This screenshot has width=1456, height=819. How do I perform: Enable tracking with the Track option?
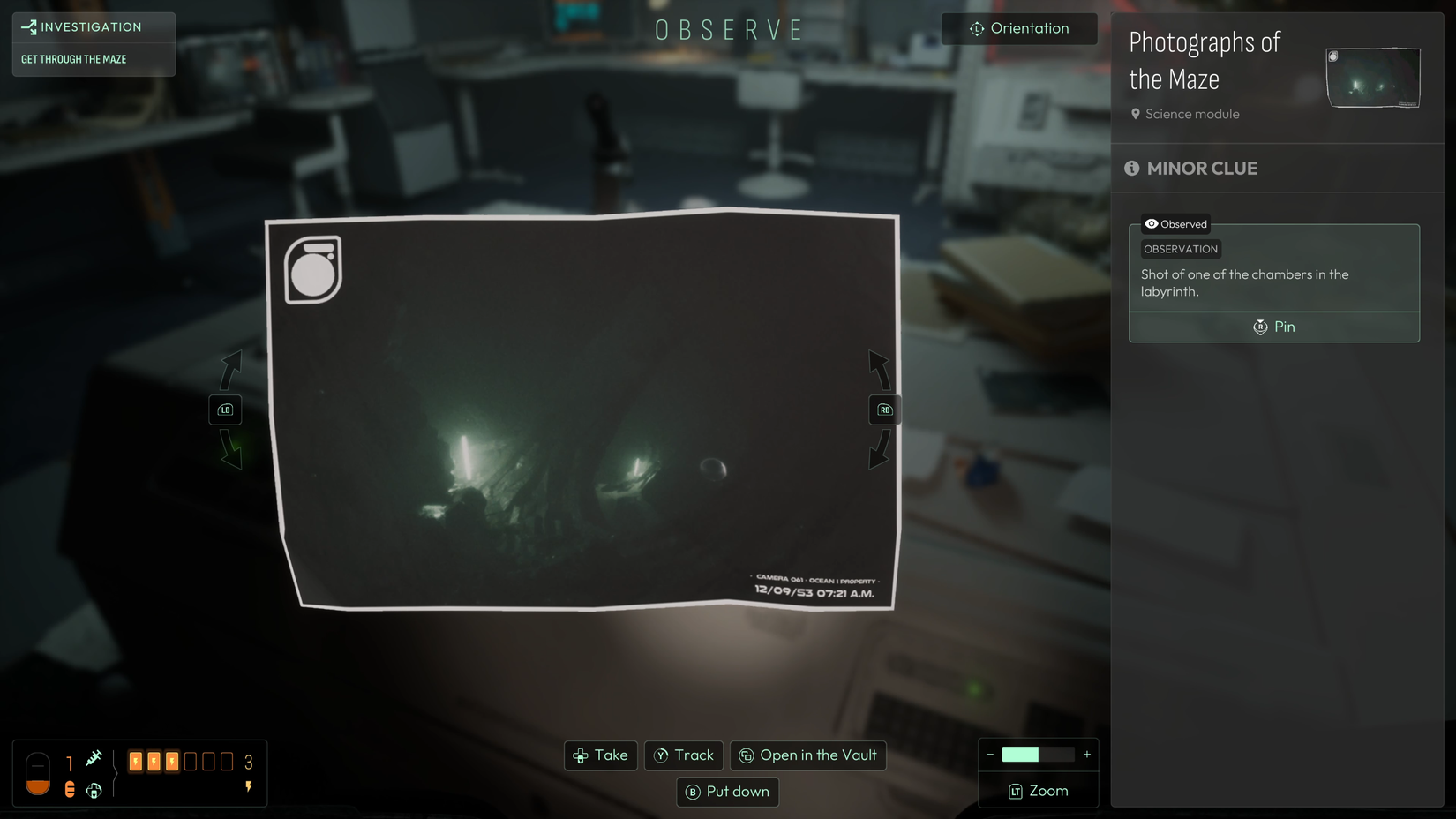point(684,755)
